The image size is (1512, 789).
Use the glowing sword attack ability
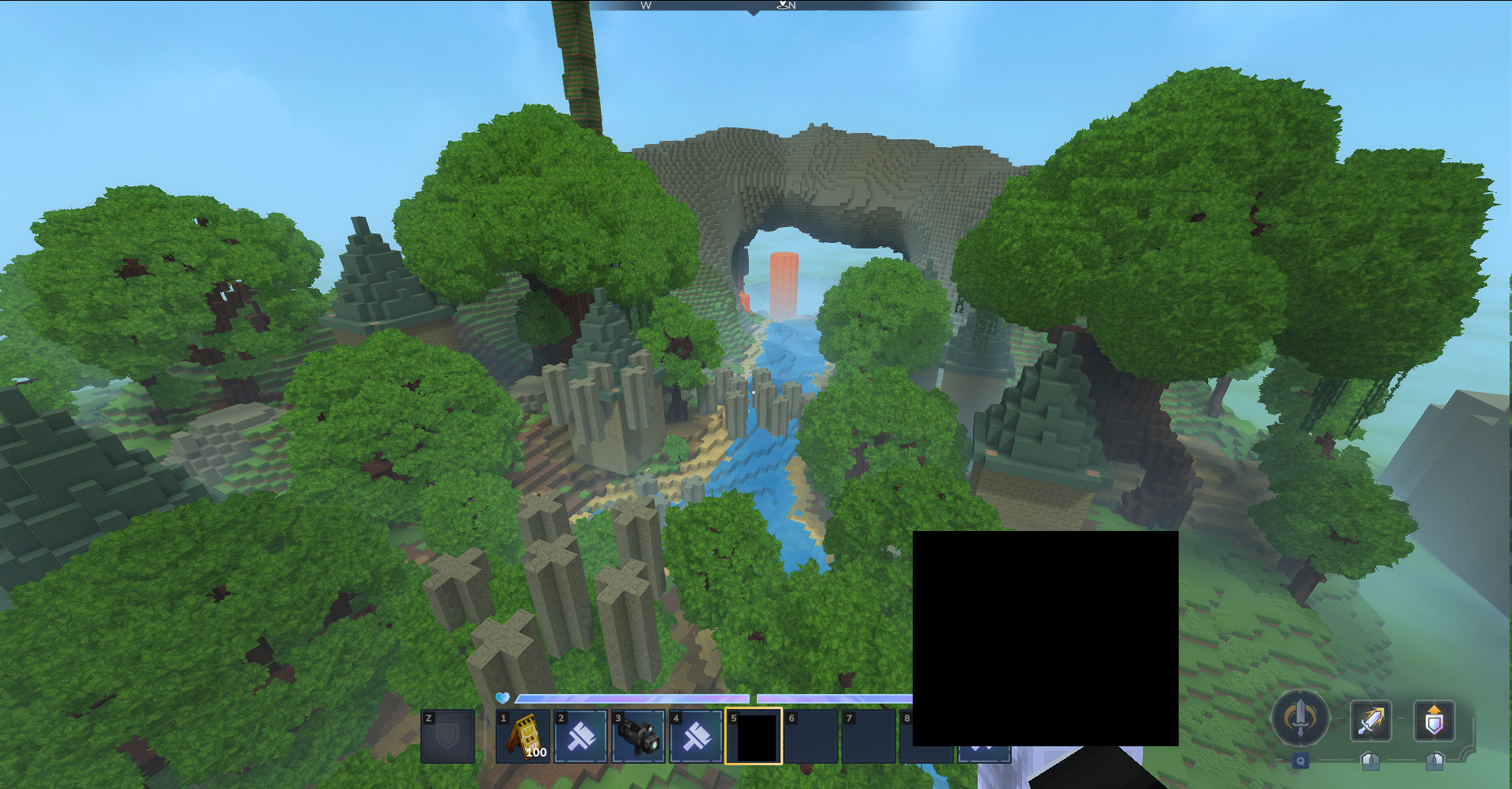[1370, 721]
